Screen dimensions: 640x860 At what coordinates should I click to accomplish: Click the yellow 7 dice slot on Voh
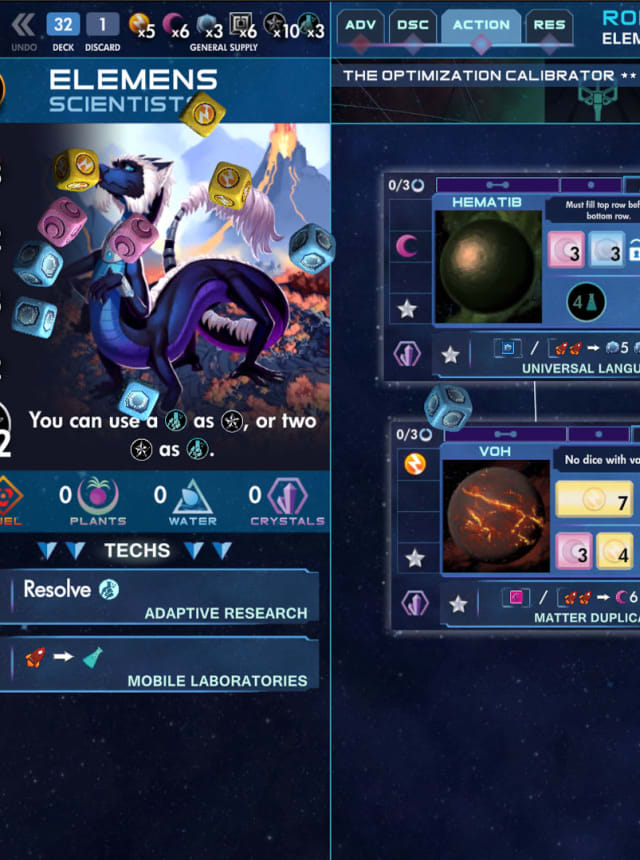coord(594,500)
